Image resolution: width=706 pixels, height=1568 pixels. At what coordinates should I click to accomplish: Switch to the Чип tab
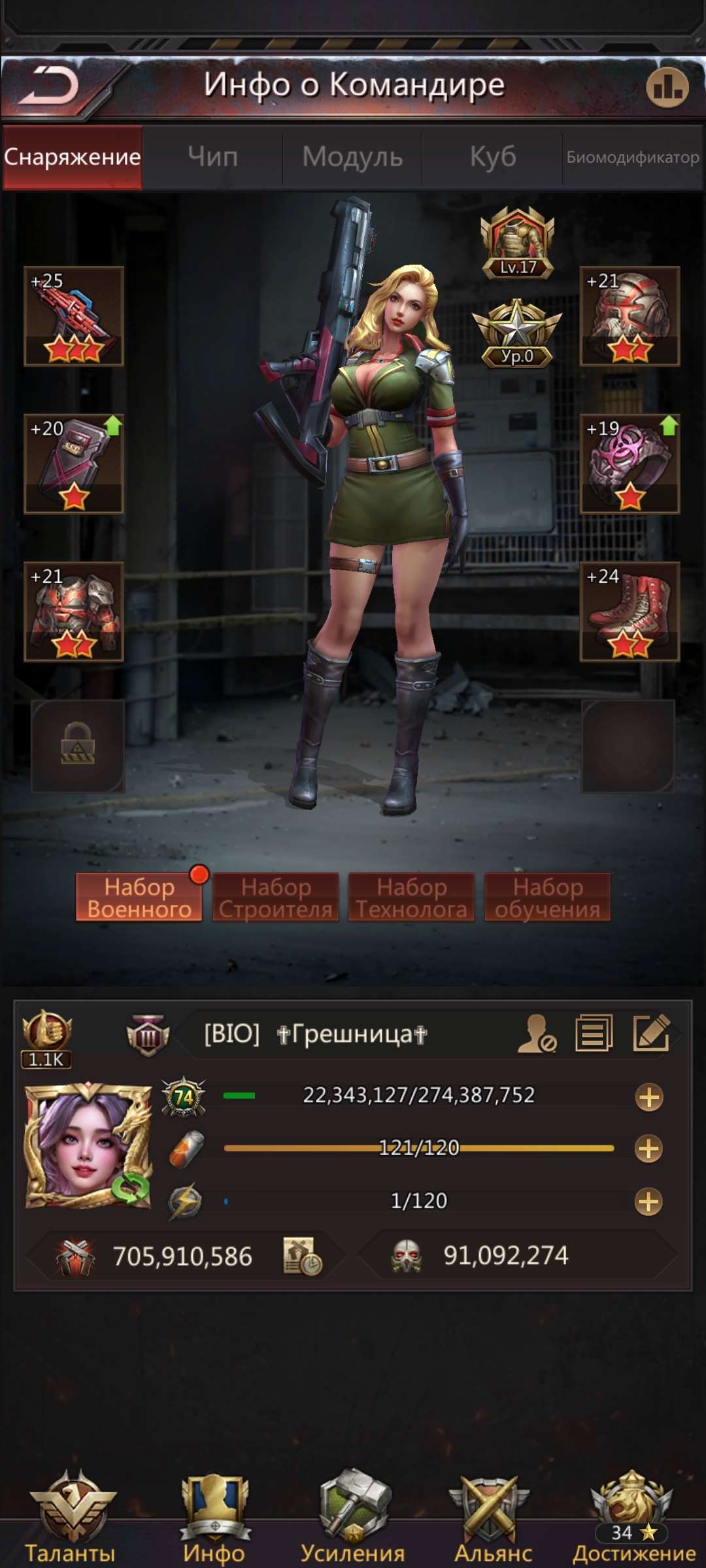(212, 157)
